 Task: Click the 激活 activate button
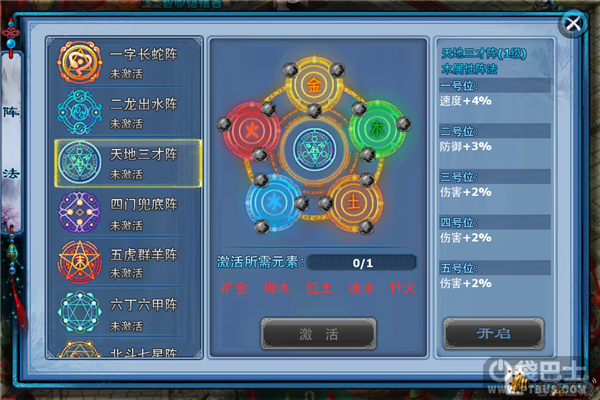click(x=318, y=333)
